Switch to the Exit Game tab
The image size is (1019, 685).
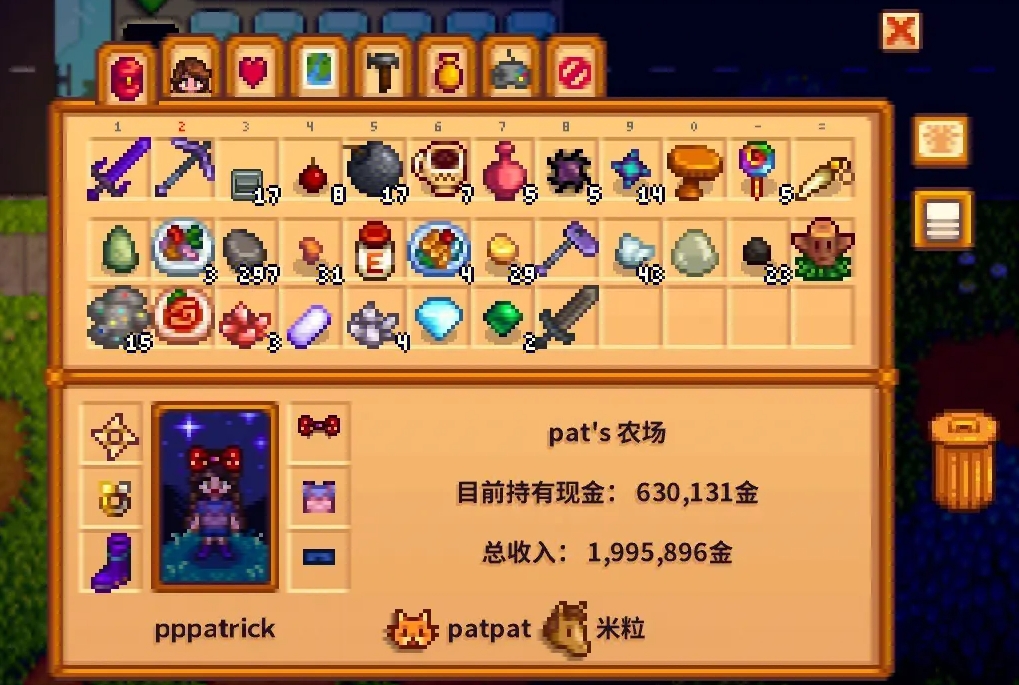(x=575, y=73)
